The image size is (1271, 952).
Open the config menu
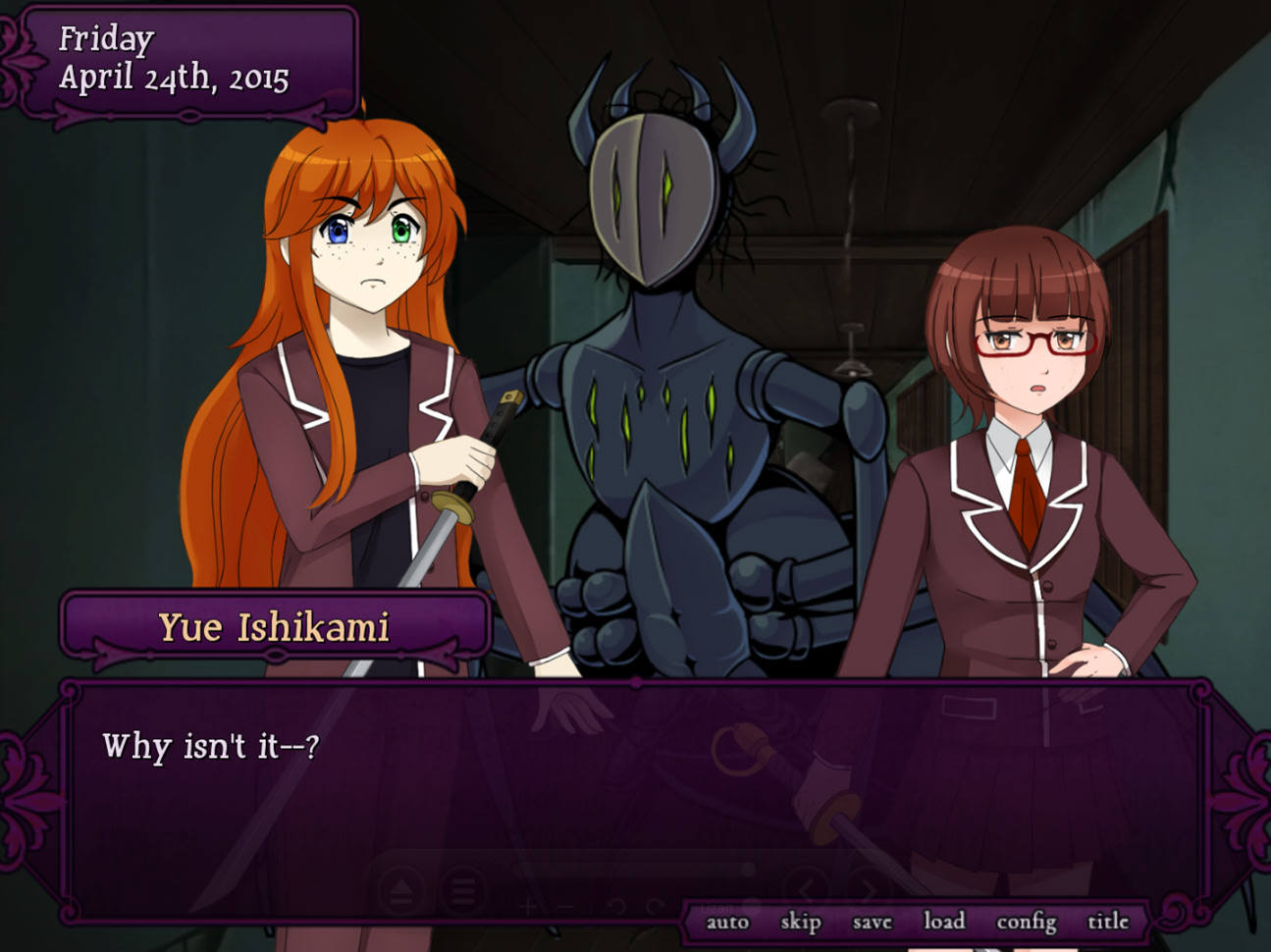point(1027,922)
